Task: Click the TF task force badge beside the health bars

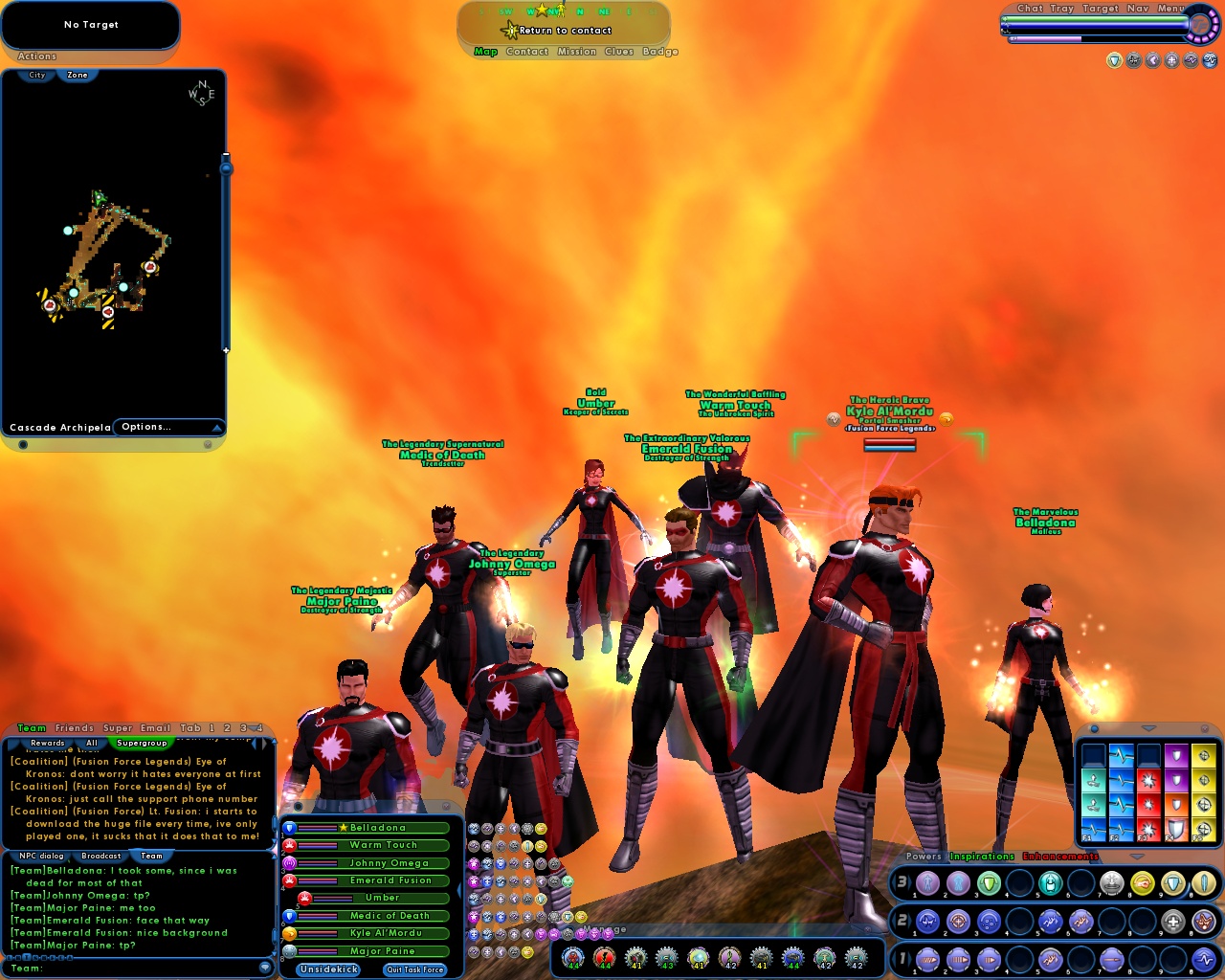Action: coord(1199,26)
